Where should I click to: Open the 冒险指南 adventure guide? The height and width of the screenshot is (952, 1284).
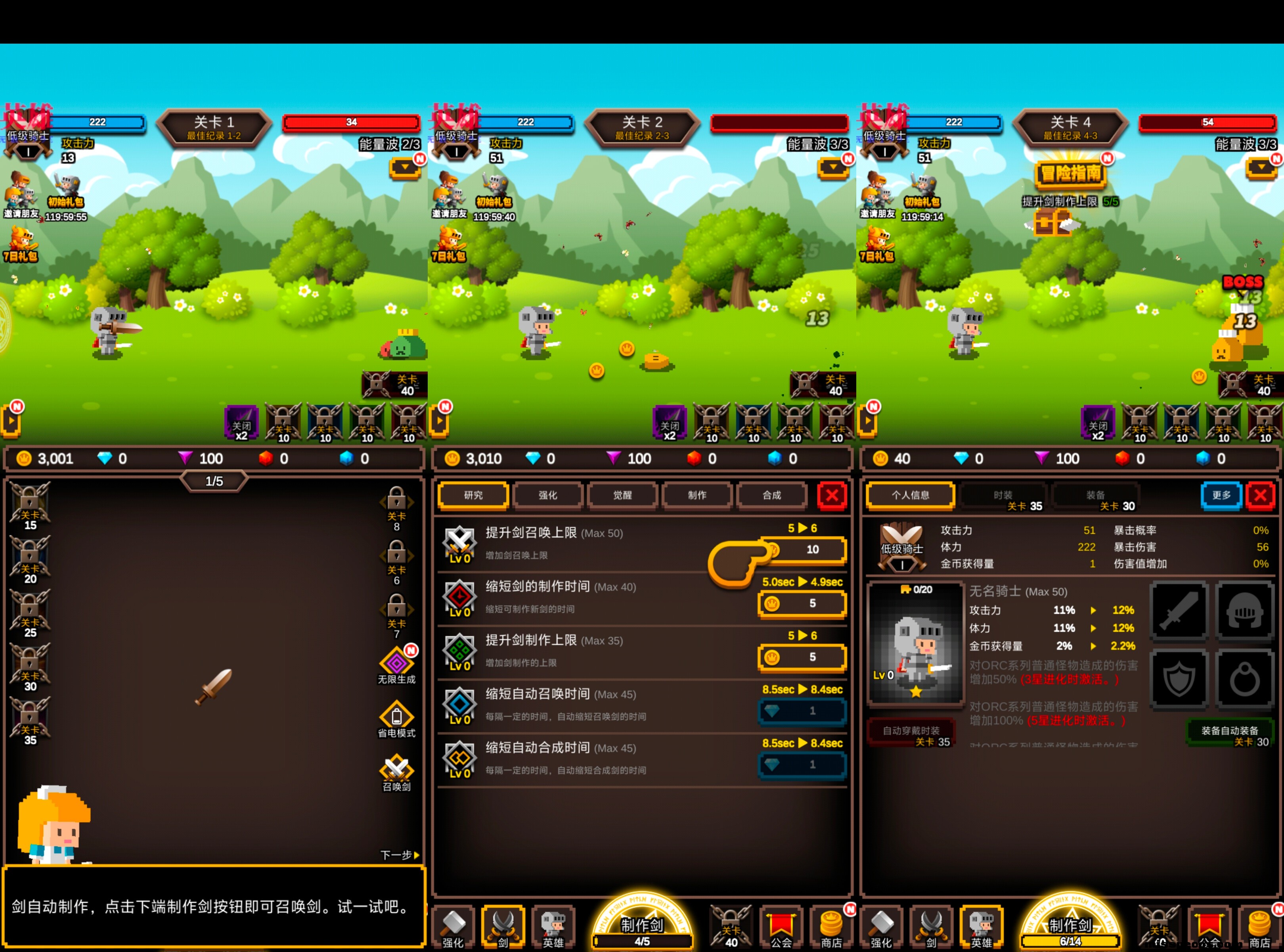1070,173
